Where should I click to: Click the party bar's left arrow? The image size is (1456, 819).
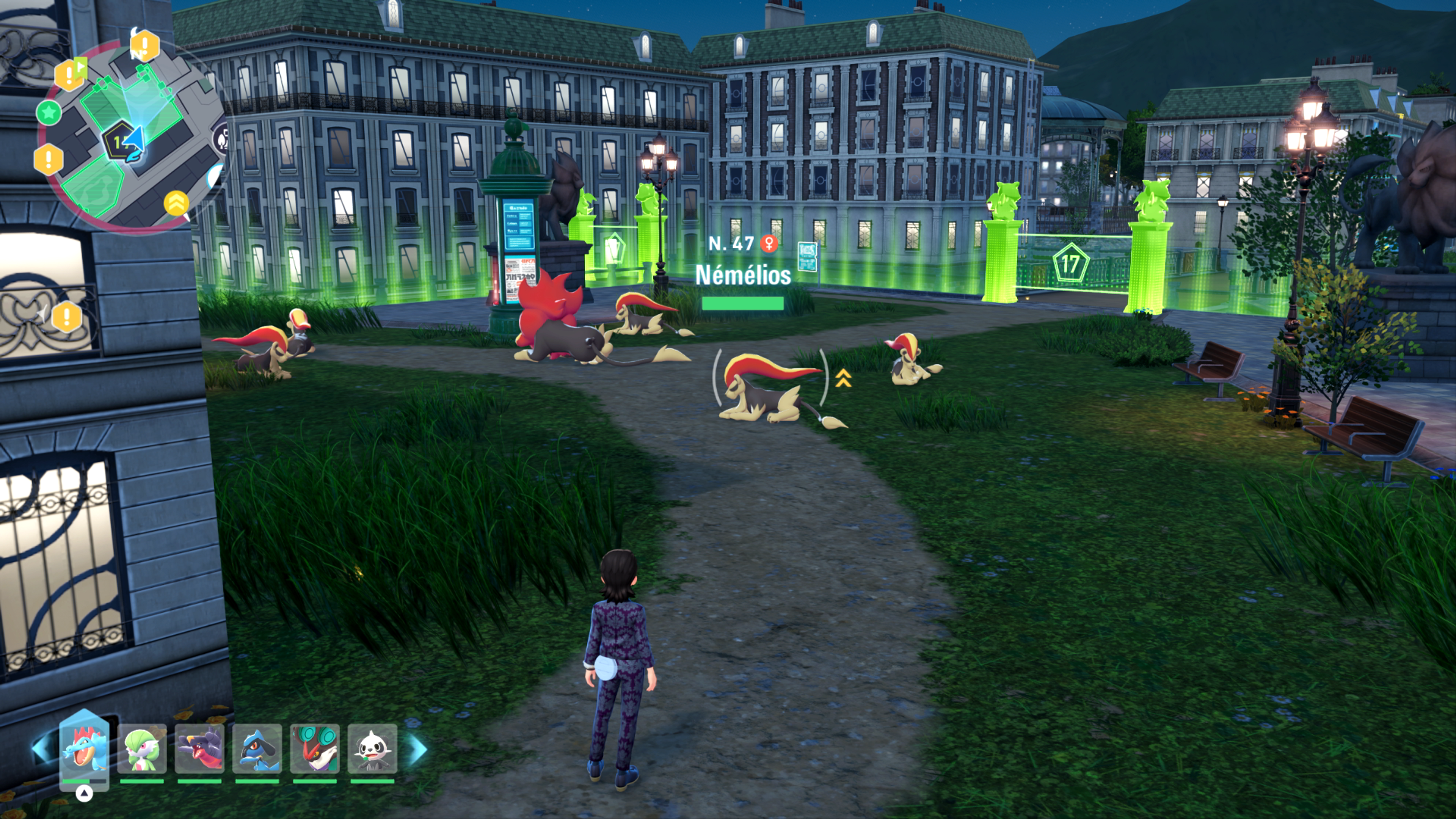click(x=43, y=749)
